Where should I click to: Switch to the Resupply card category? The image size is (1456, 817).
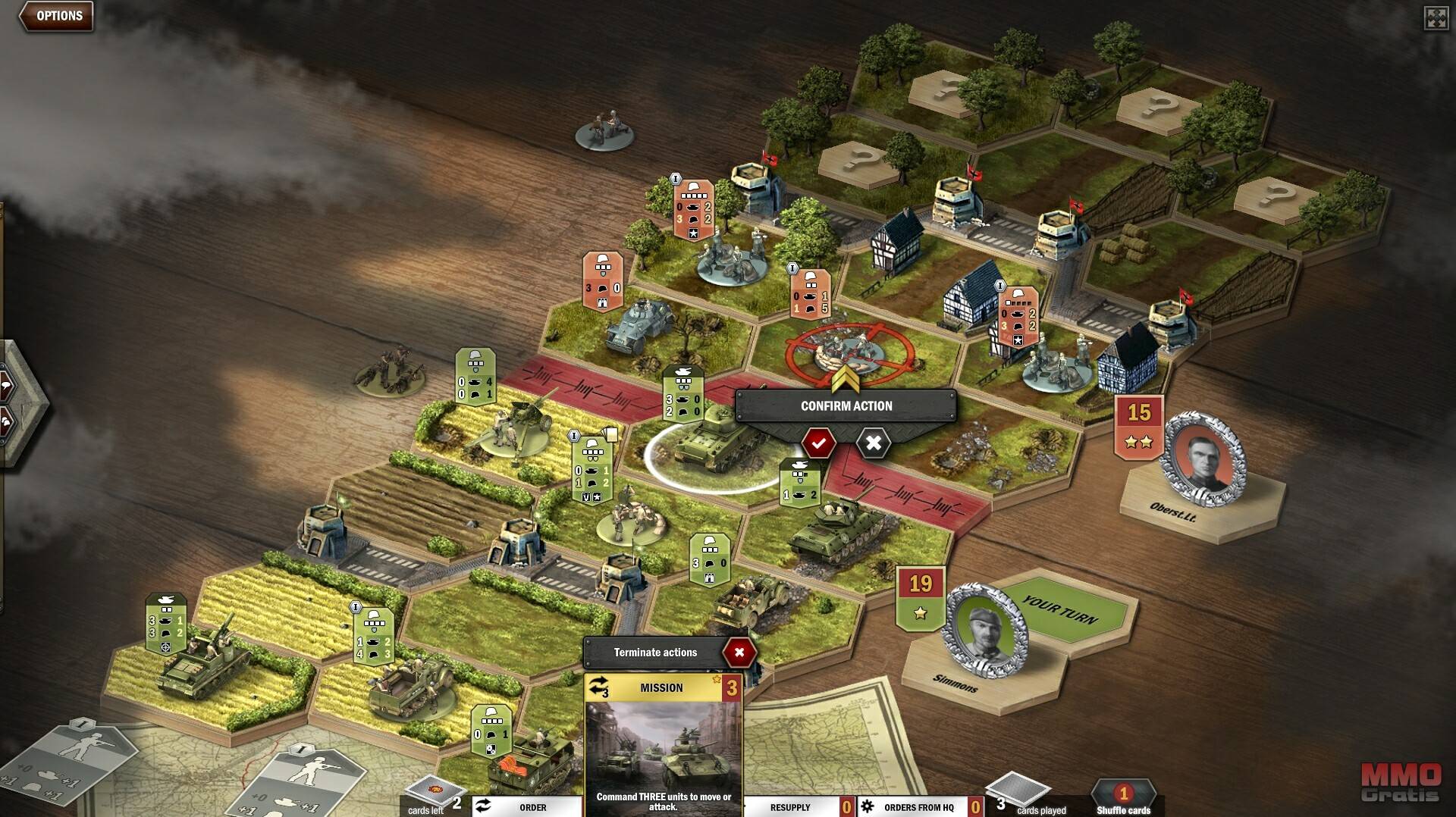(x=791, y=806)
